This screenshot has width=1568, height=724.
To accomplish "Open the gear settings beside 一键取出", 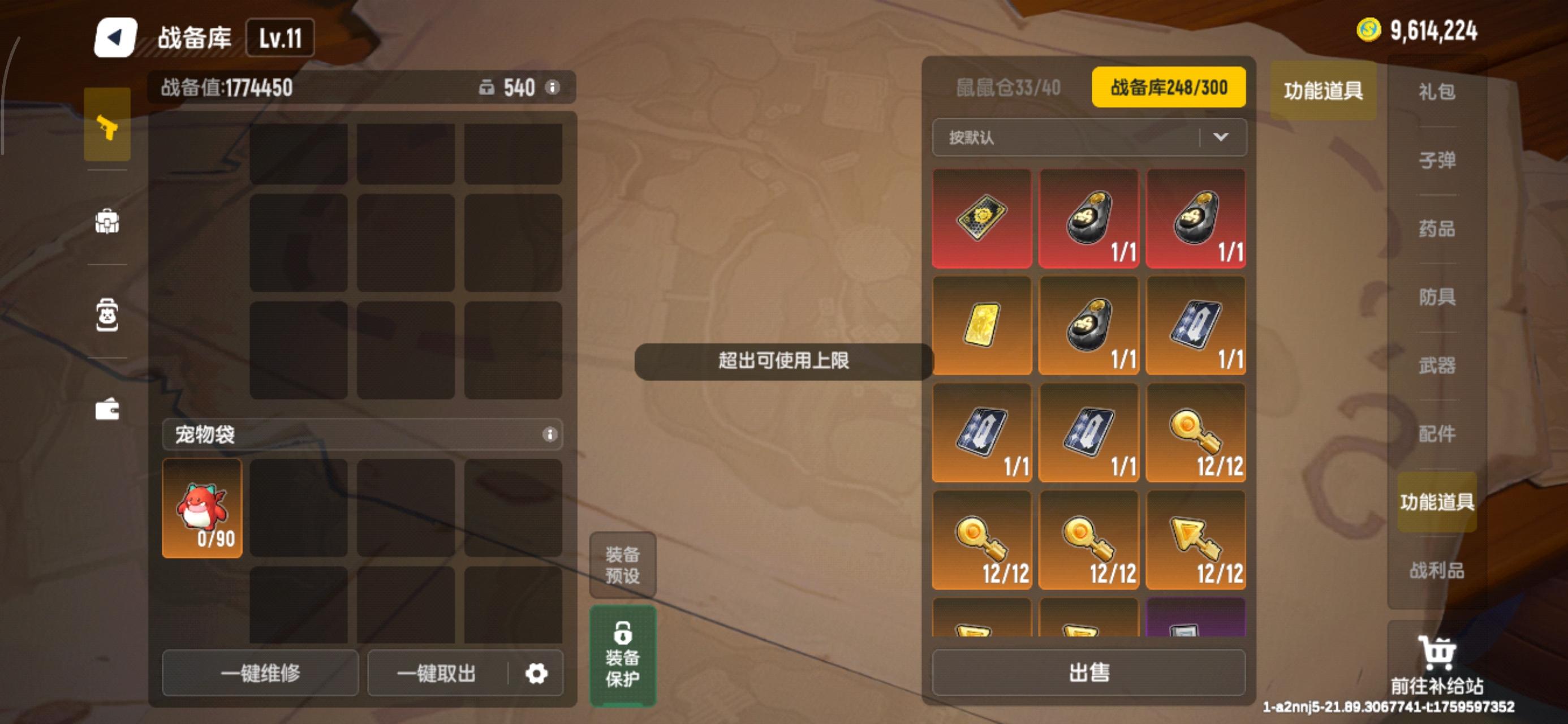I will 536,674.
